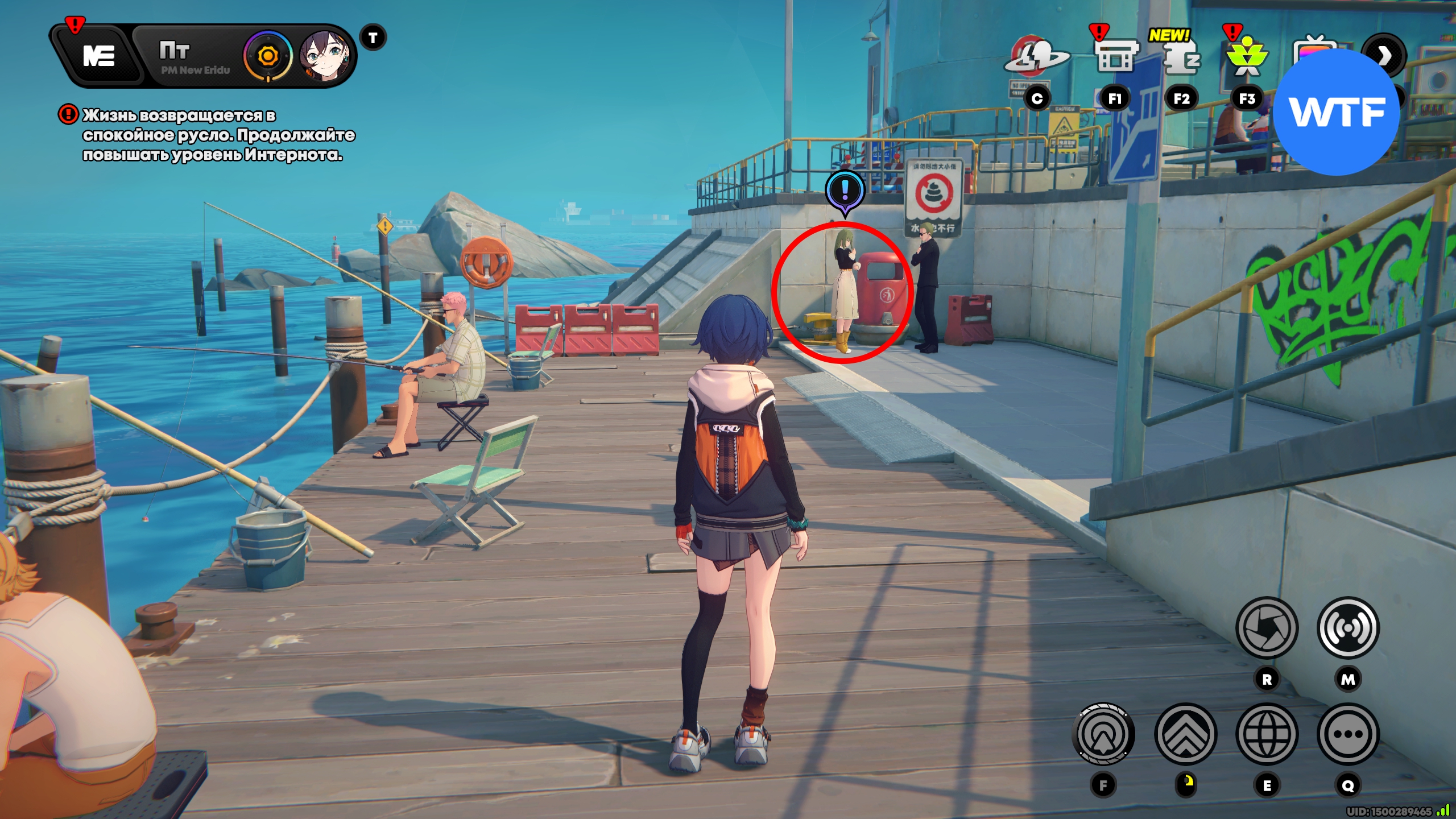The width and height of the screenshot is (1456, 819).
Task: Open the globe icon button
Action: (x=1267, y=734)
